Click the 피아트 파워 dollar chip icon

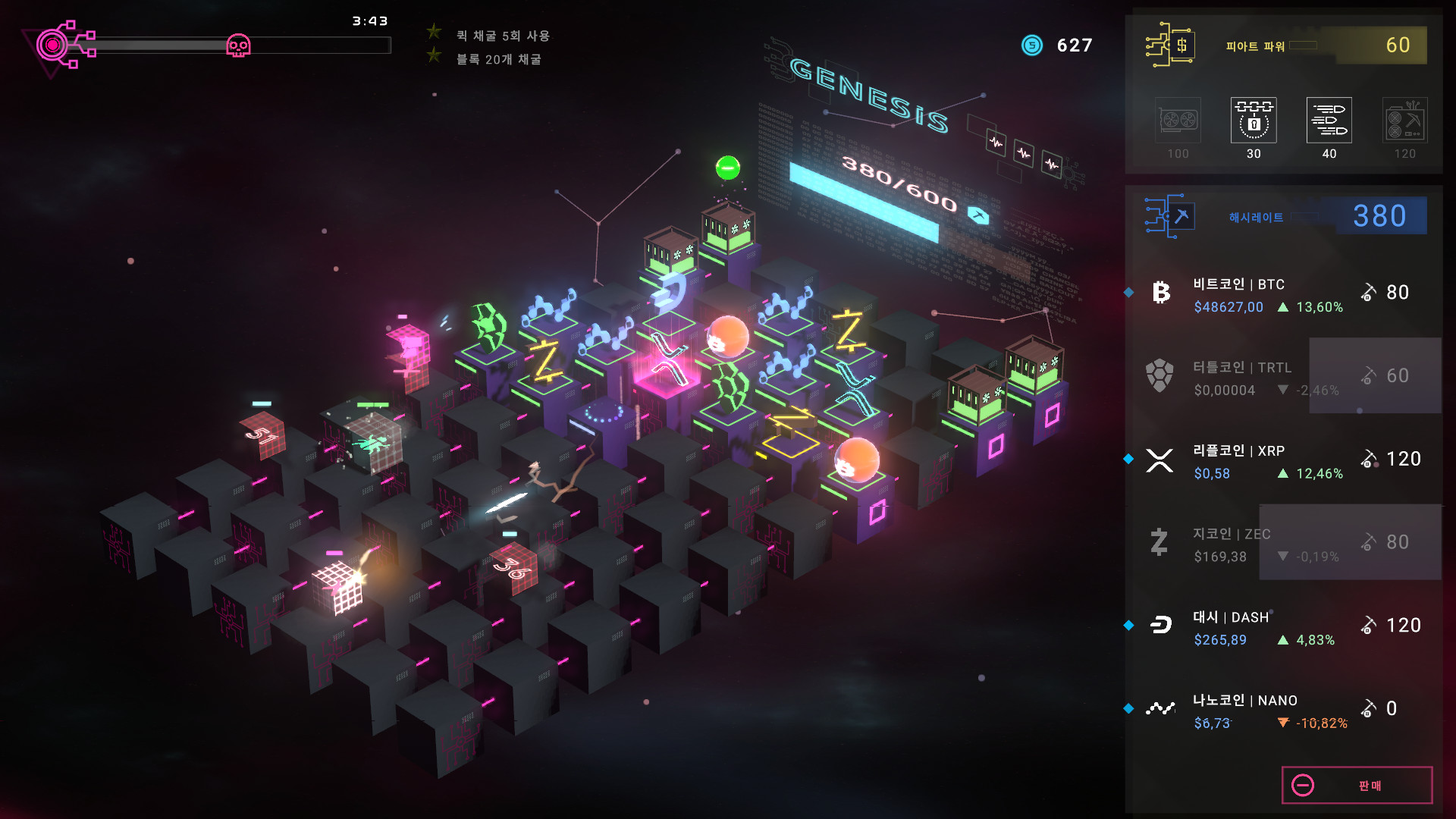pyautogui.click(x=1172, y=45)
